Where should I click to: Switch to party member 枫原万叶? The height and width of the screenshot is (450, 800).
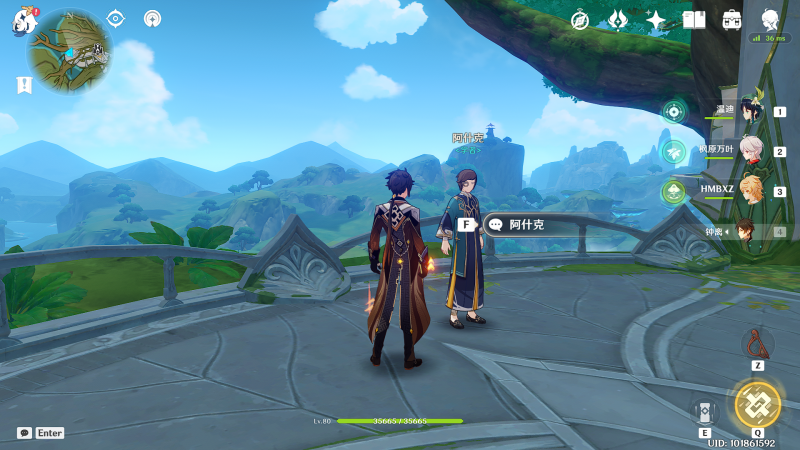748,152
